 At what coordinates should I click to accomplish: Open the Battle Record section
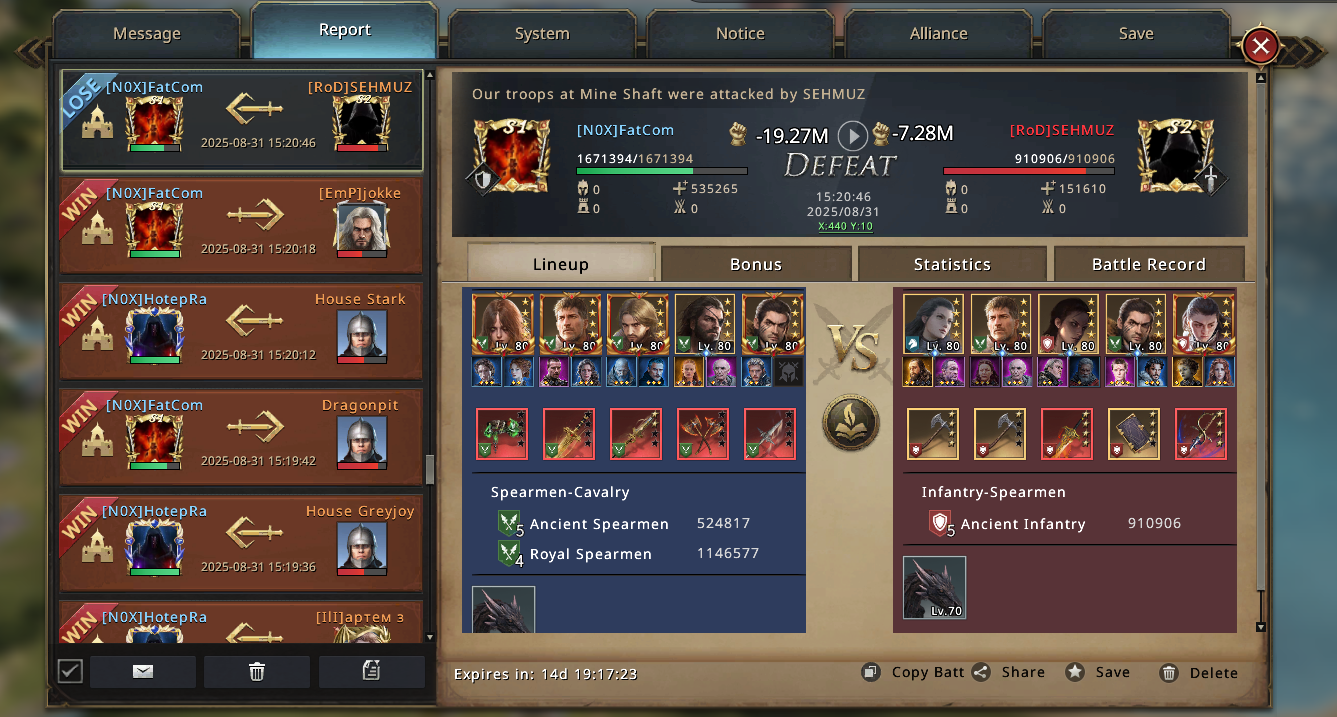coord(1148,264)
